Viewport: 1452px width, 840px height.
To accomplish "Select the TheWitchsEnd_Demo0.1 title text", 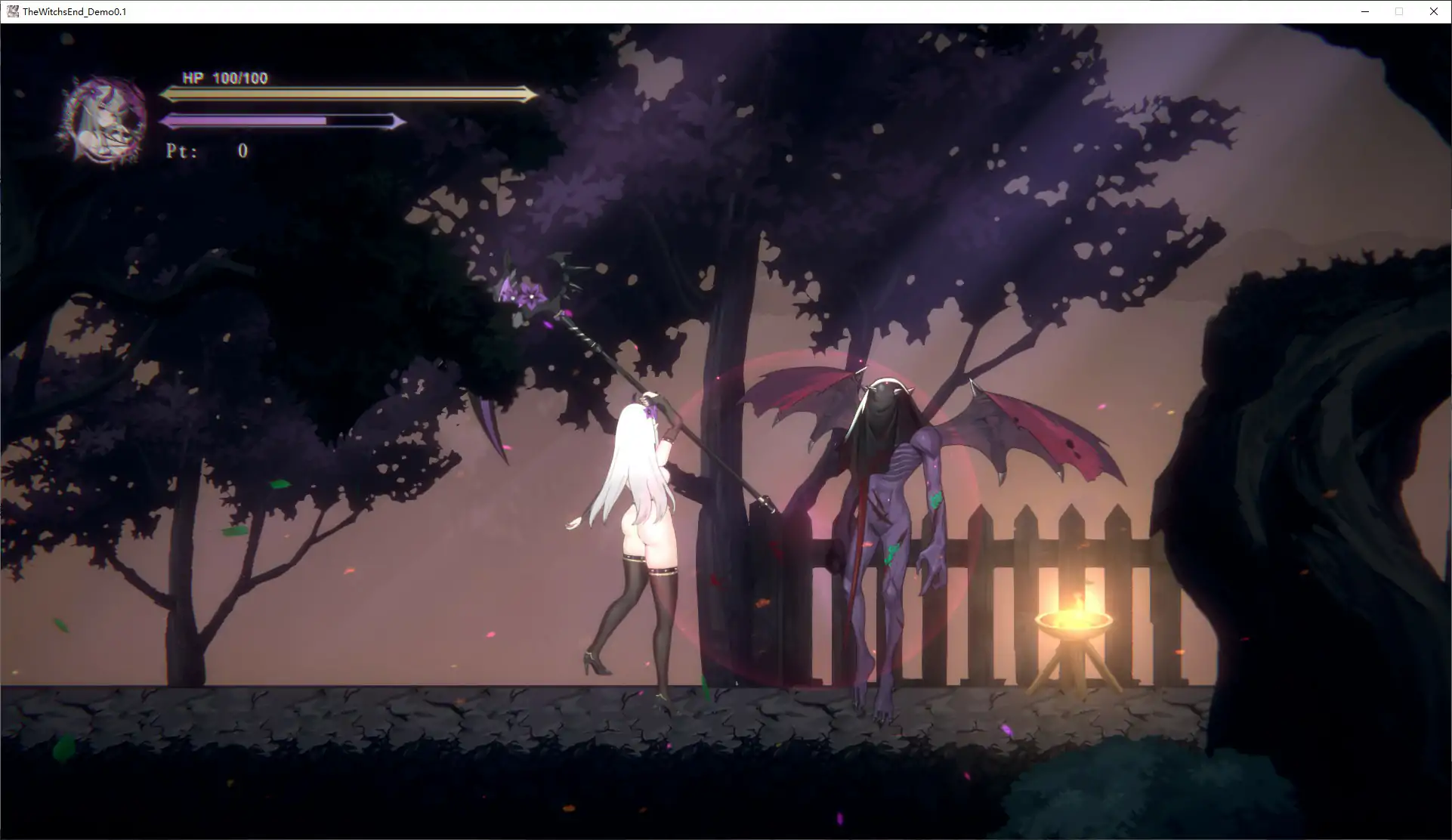I will tap(73, 11).
